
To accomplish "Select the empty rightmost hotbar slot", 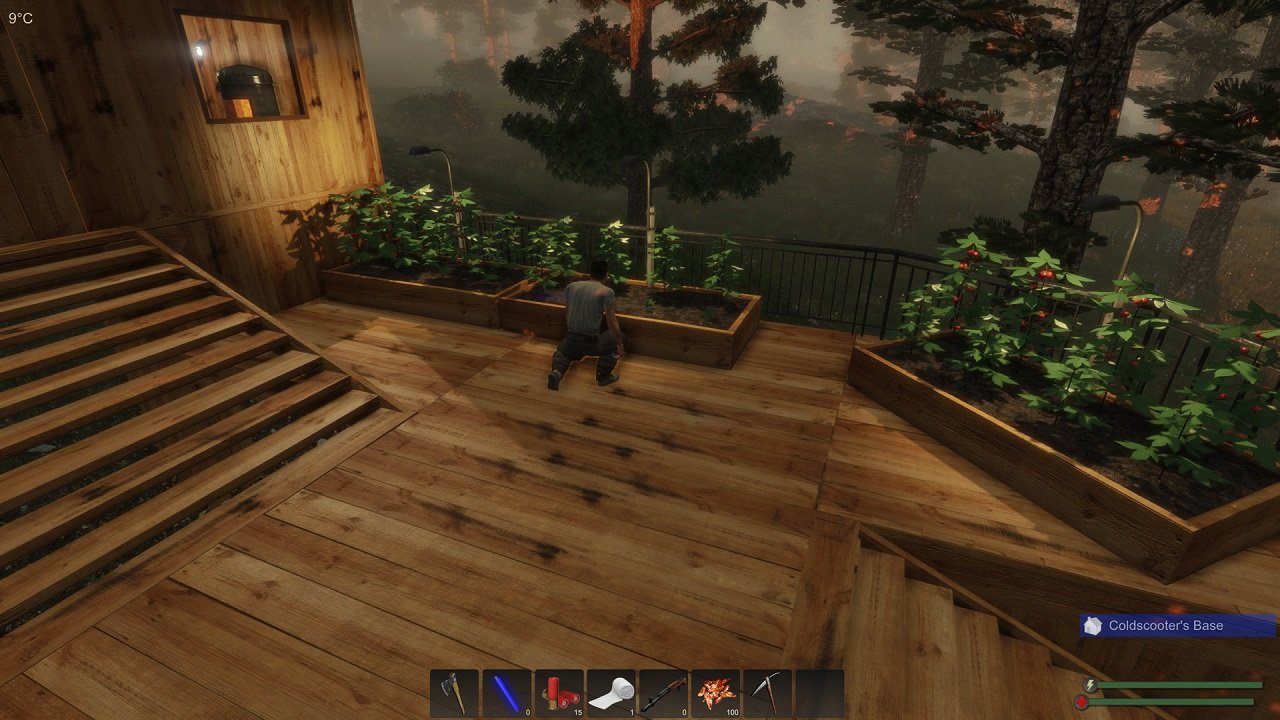I will [x=820, y=692].
